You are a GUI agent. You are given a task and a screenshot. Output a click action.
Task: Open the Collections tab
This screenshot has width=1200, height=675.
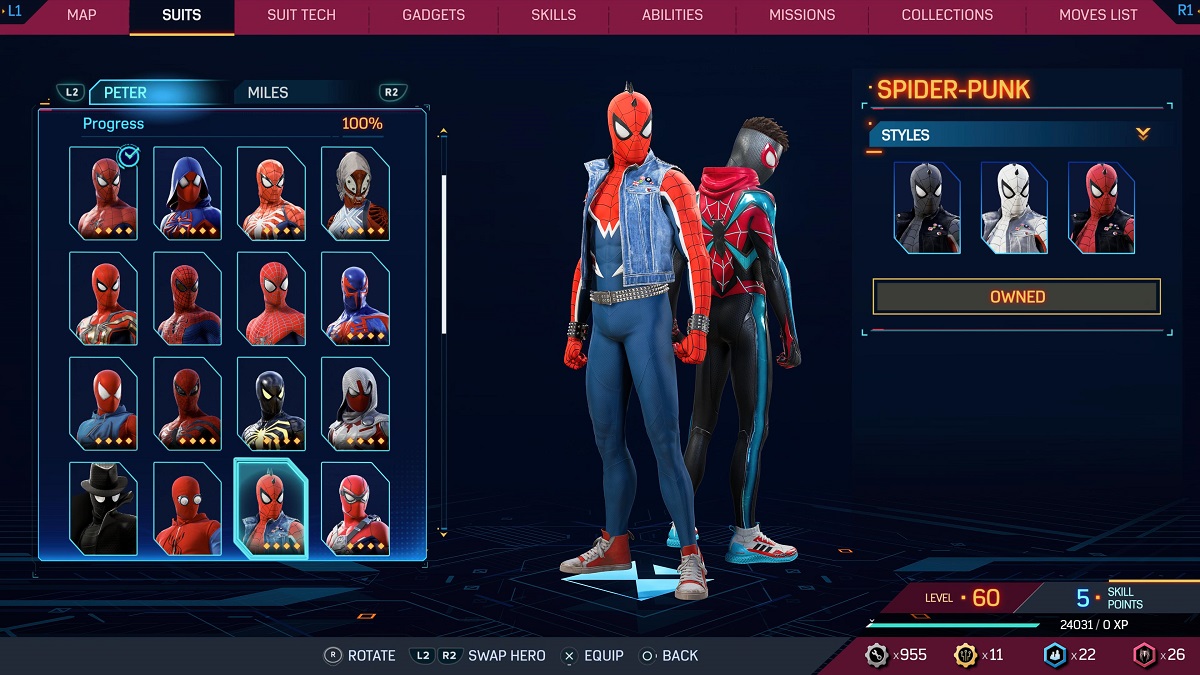pyautogui.click(x=947, y=15)
